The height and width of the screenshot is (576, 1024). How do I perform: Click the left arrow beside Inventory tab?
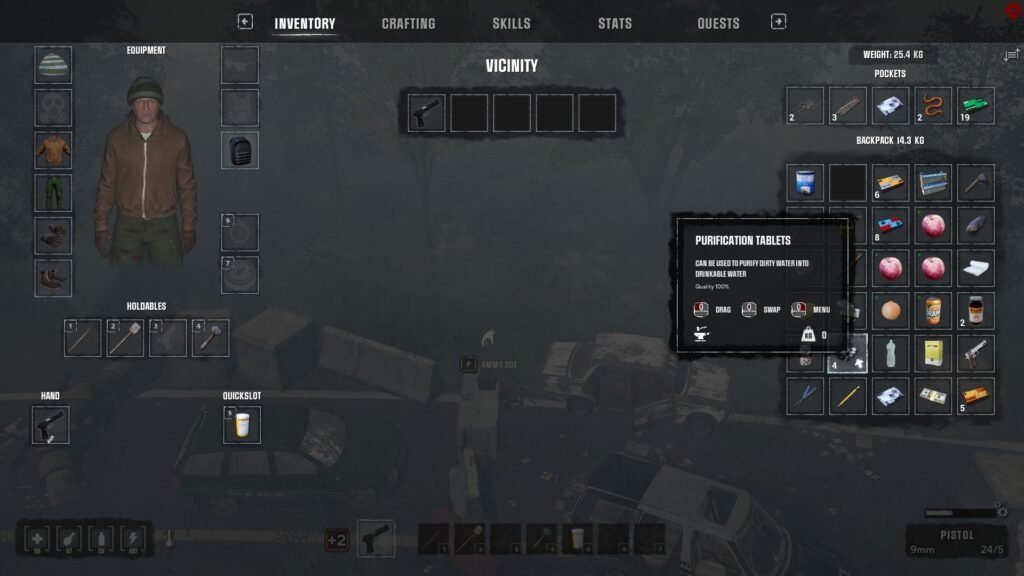coord(245,21)
